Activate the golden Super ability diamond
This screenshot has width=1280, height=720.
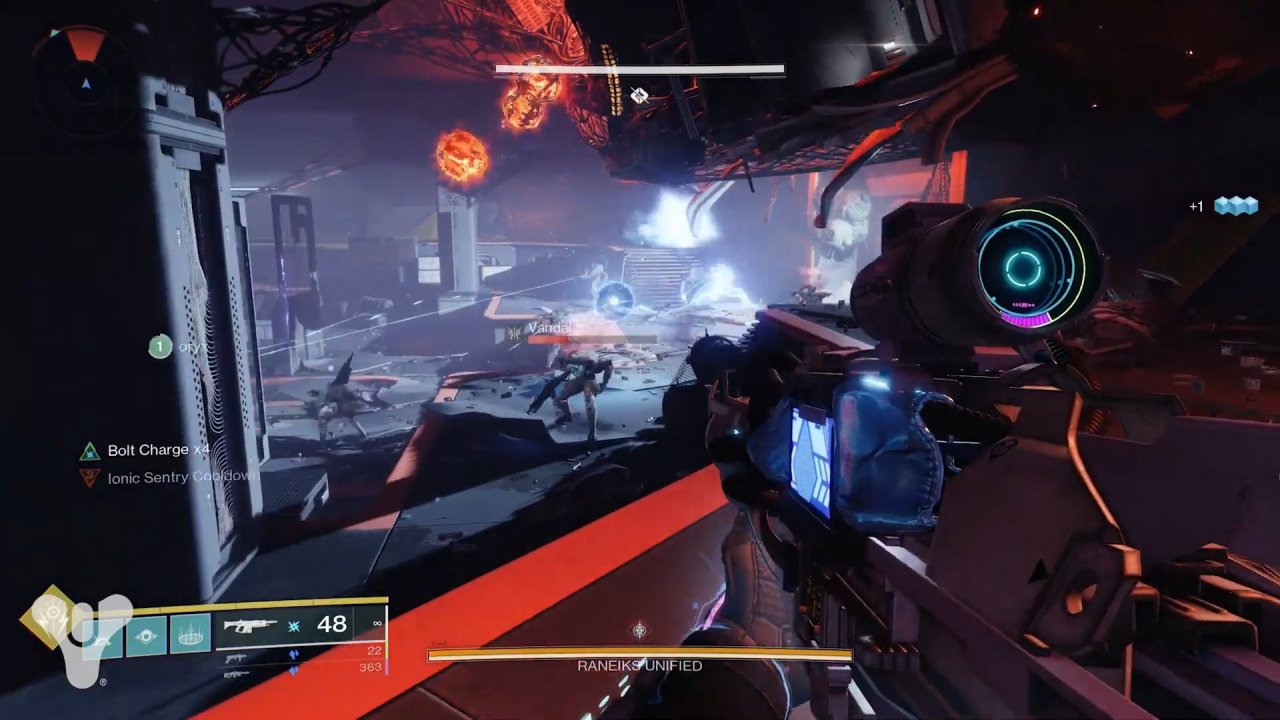(49, 618)
